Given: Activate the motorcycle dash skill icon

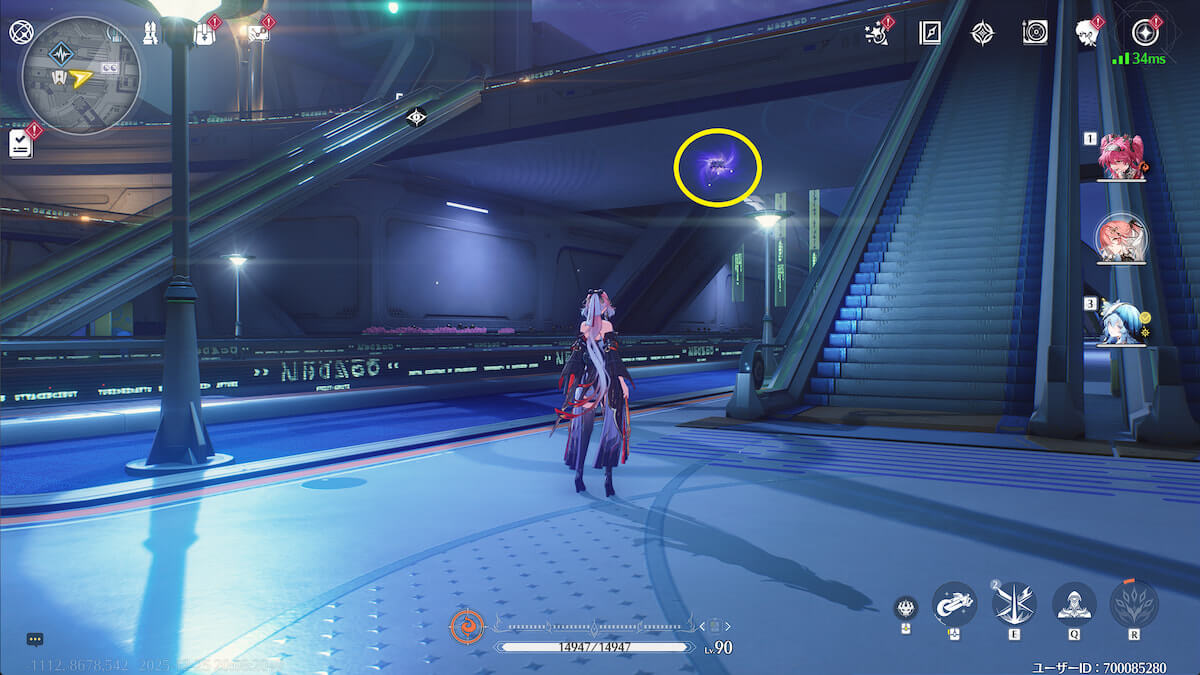Looking at the screenshot, I should point(954,603).
